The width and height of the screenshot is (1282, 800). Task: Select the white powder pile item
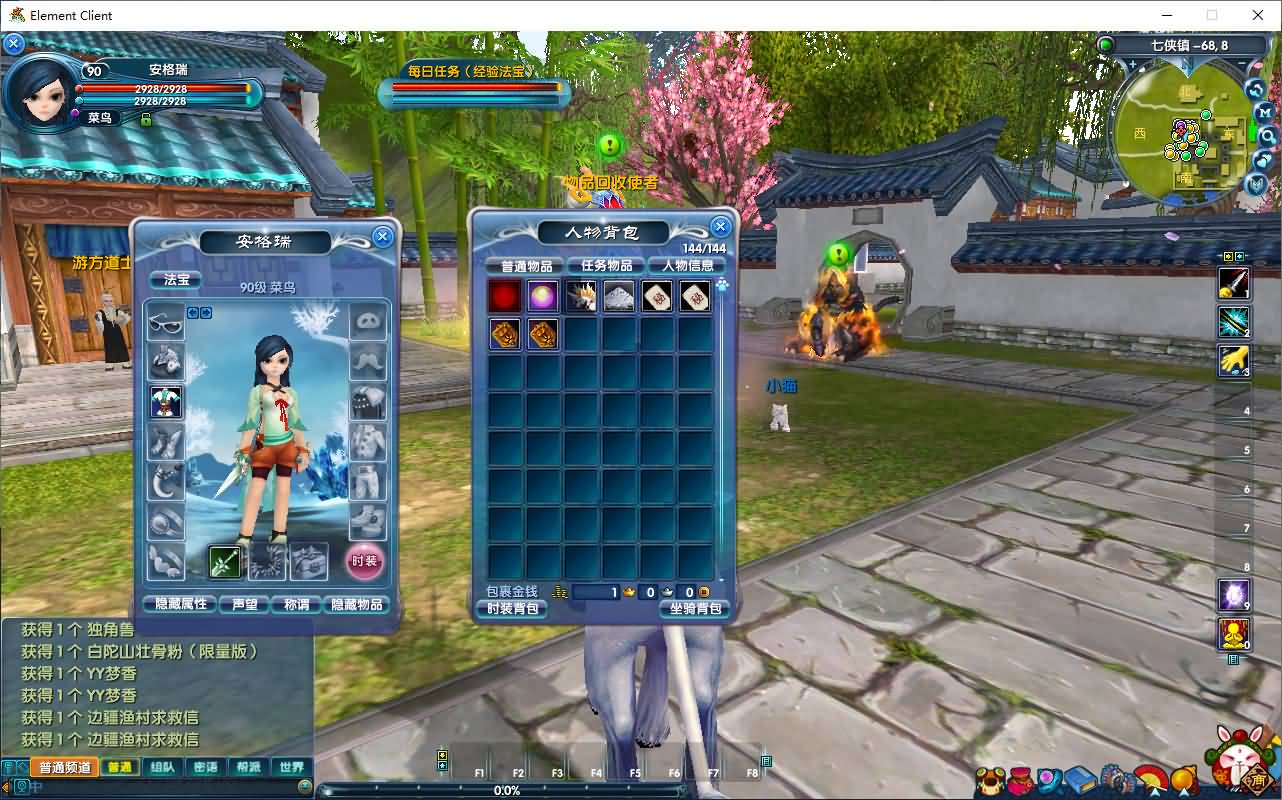click(x=619, y=296)
